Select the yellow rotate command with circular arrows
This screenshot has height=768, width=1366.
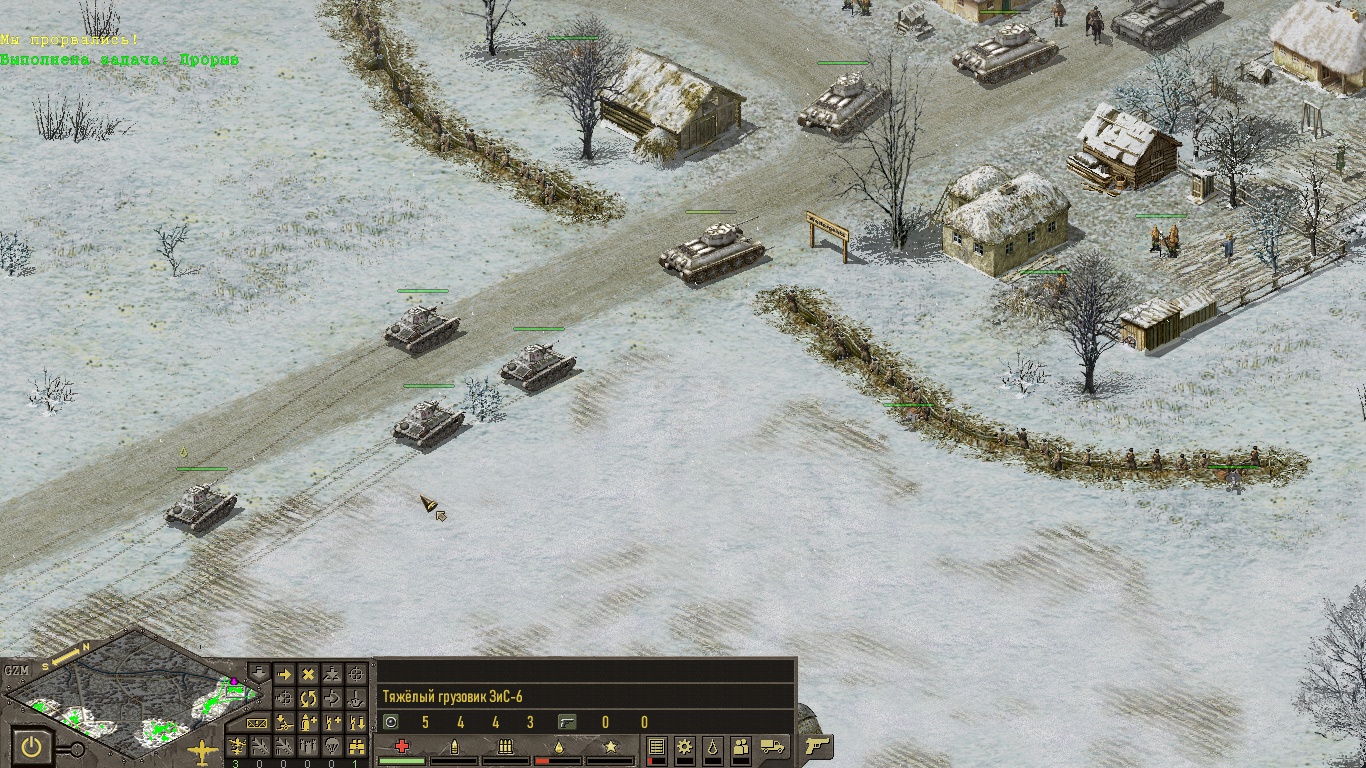point(308,698)
